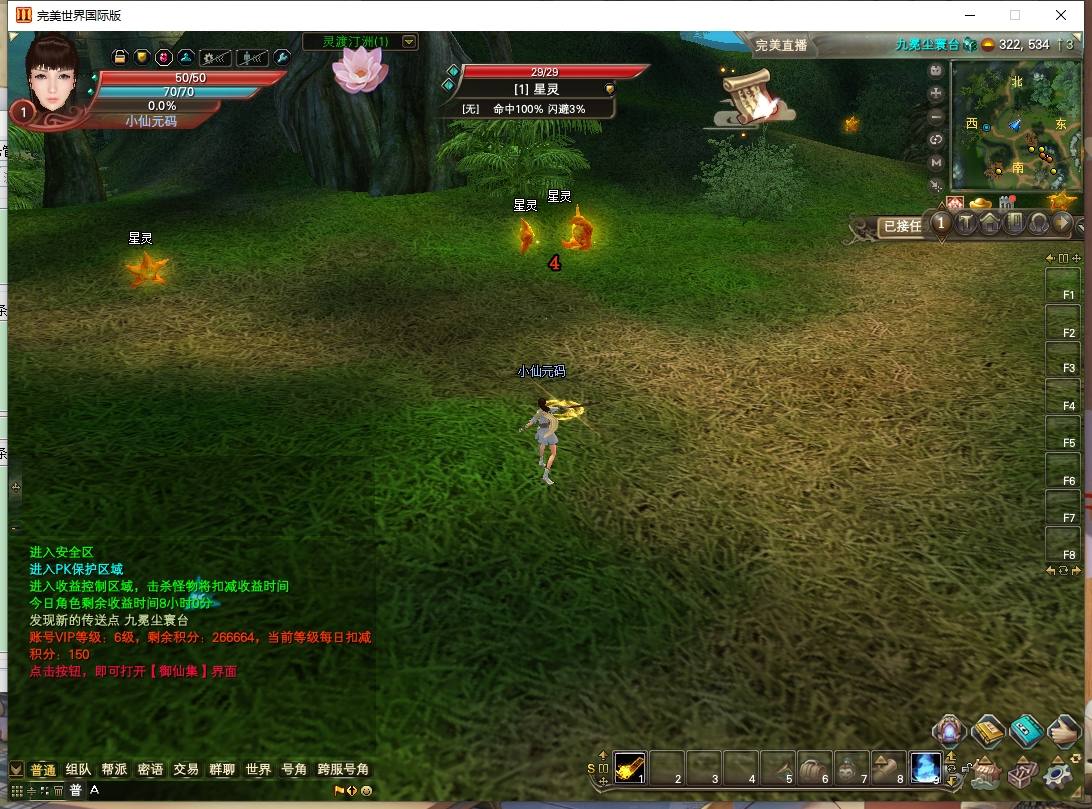
Task: Use the glowing weapon skill in slot 1
Action: [x=630, y=767]
